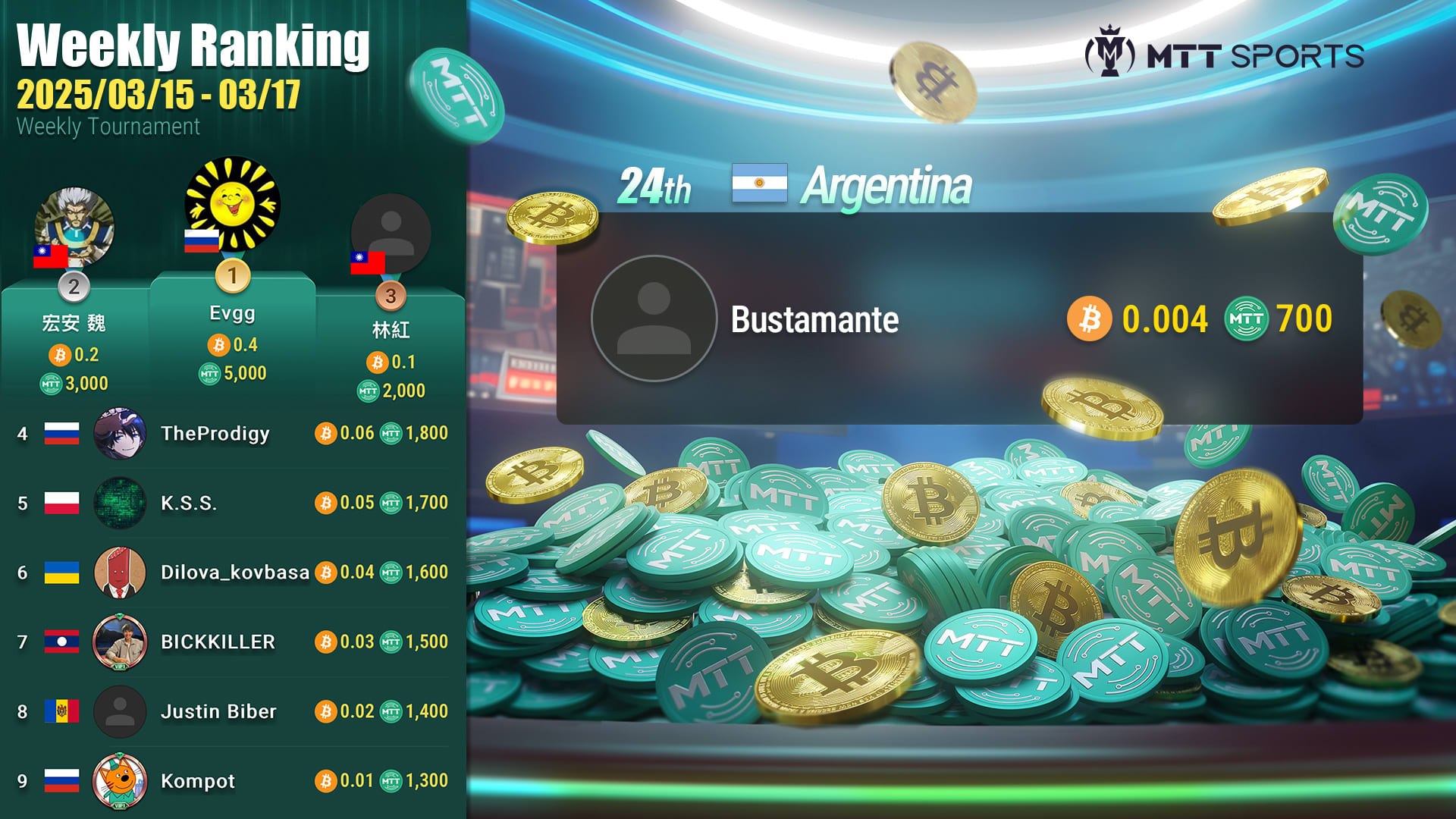Viewport: 1456px width, 819px height.
Task: Click the Russia flag next to TheProdigy
Action: point(63,433)
